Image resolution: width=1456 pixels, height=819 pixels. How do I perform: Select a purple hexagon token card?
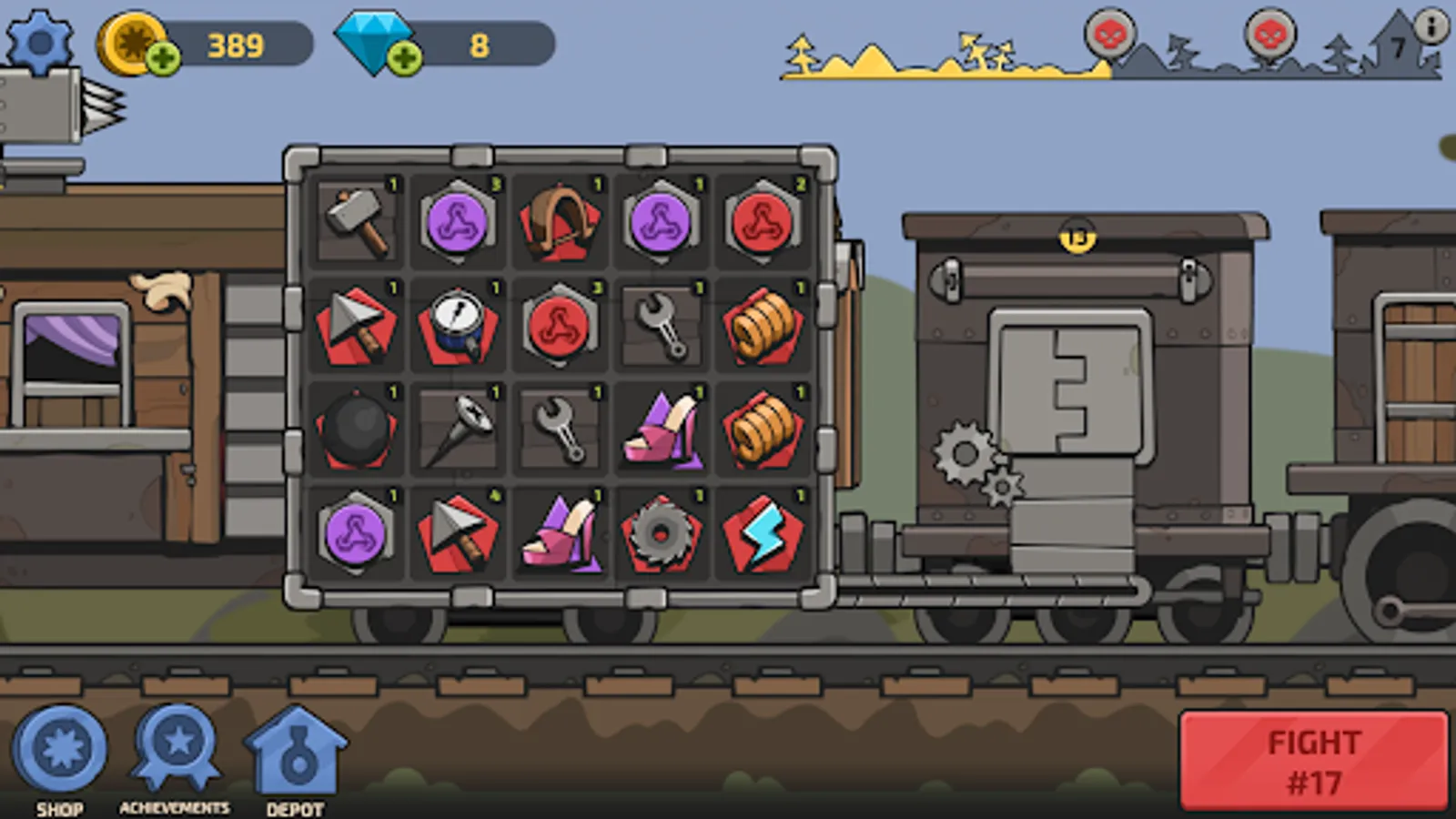[457, 218]
